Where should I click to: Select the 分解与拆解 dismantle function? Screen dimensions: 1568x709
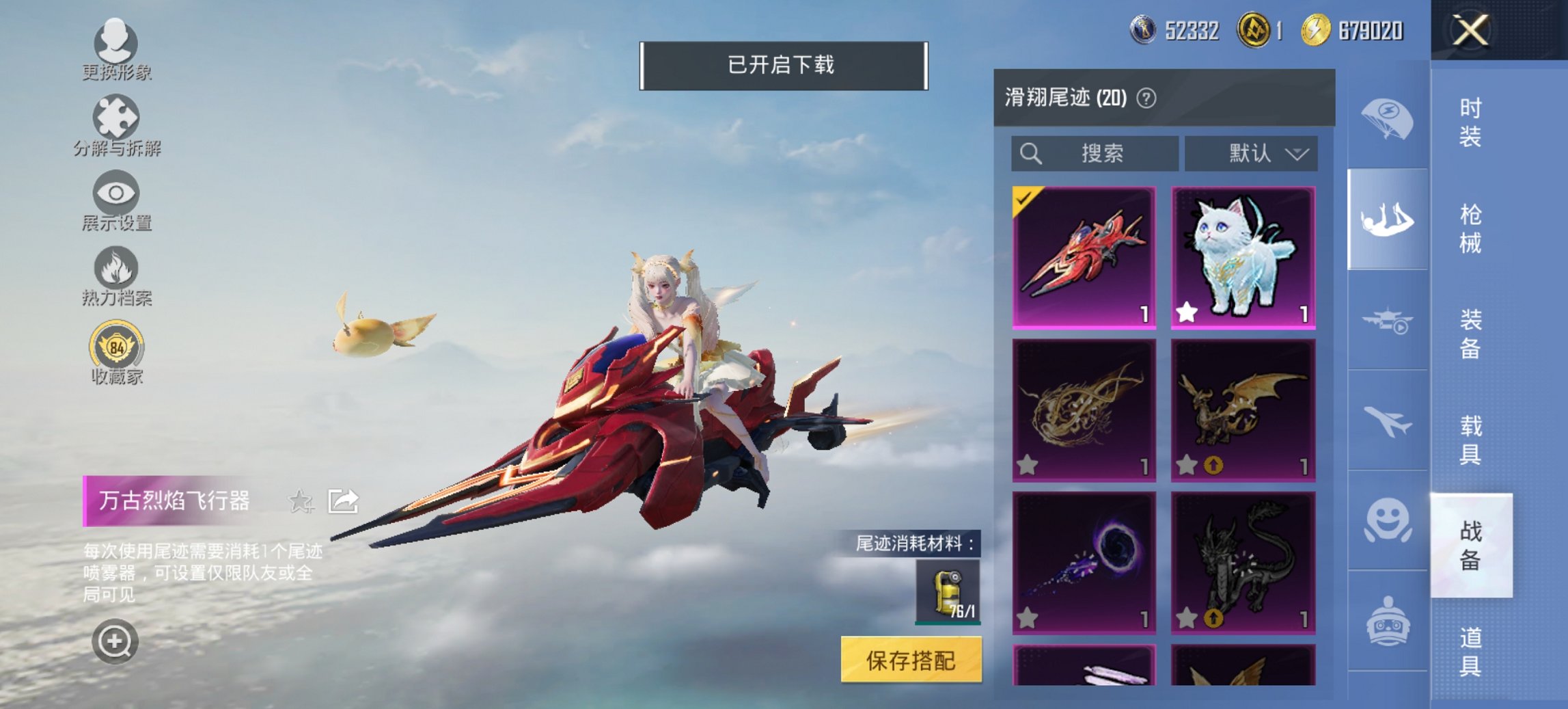(116, 126)
